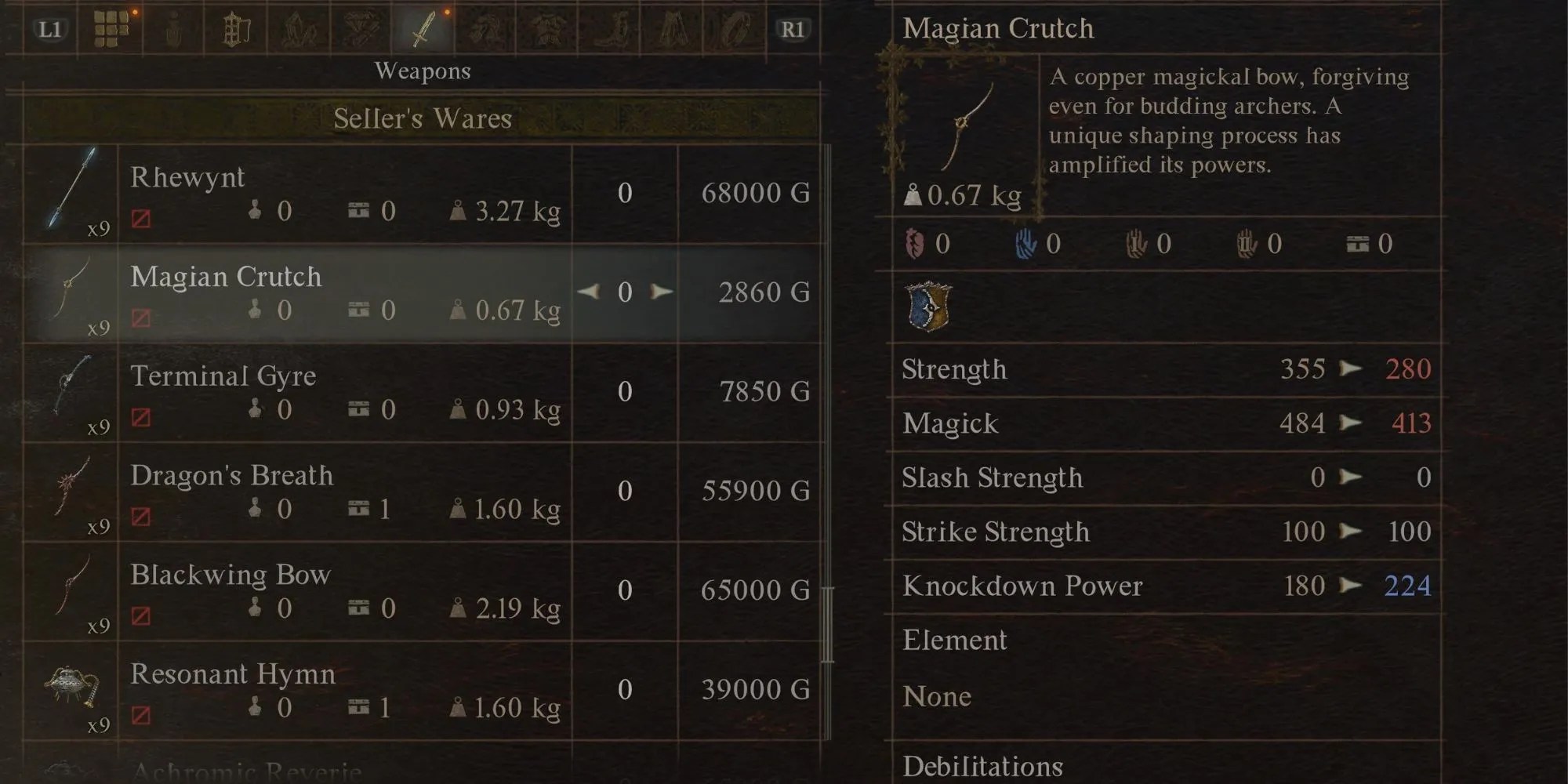
Task: Click the right arrow to increase purchase quantity
Action: [662, 292]
